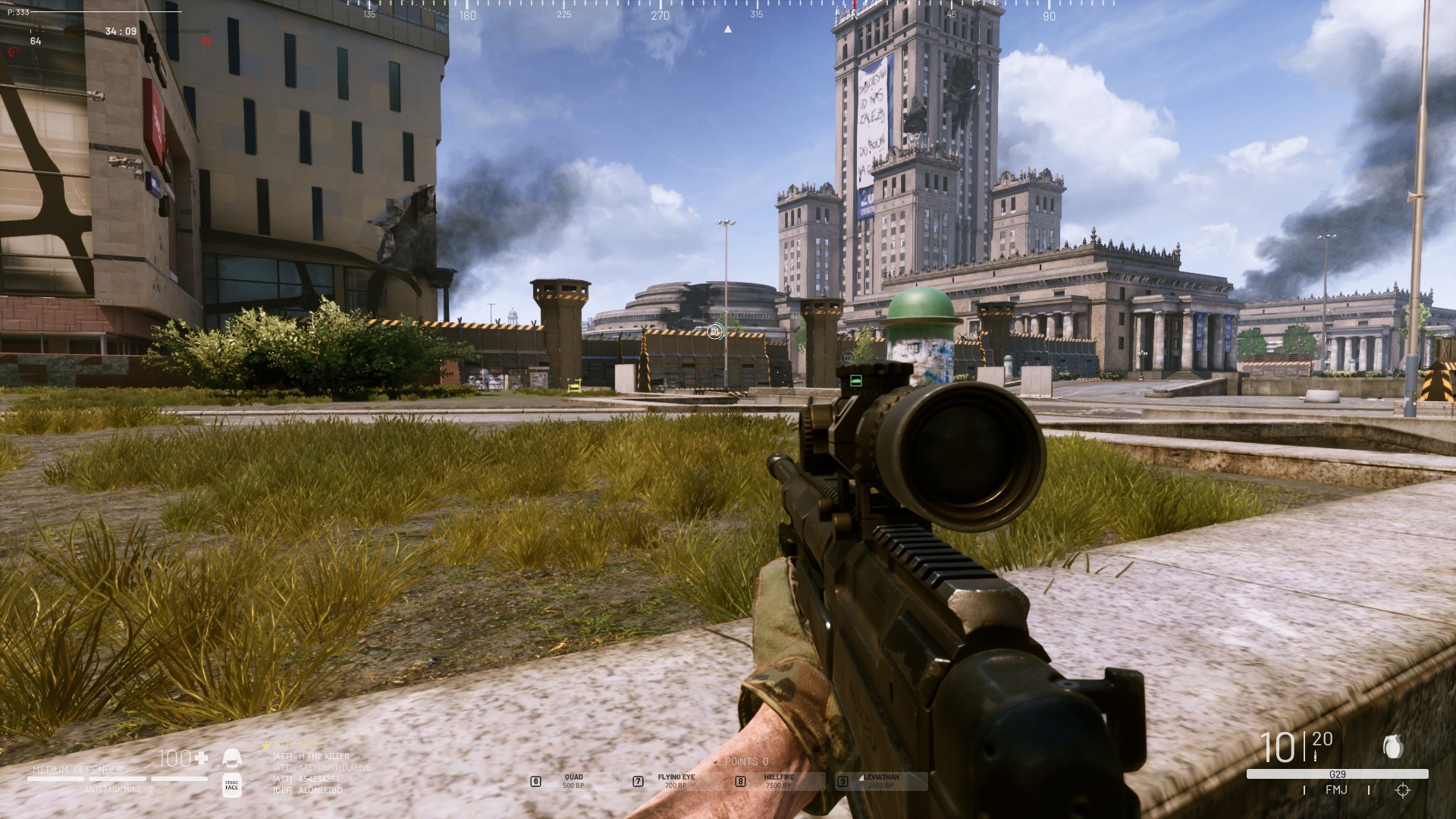1456x819 pixels.
Task: Click the FMJ ammo type label
Action: click(x=1336, y=790)
